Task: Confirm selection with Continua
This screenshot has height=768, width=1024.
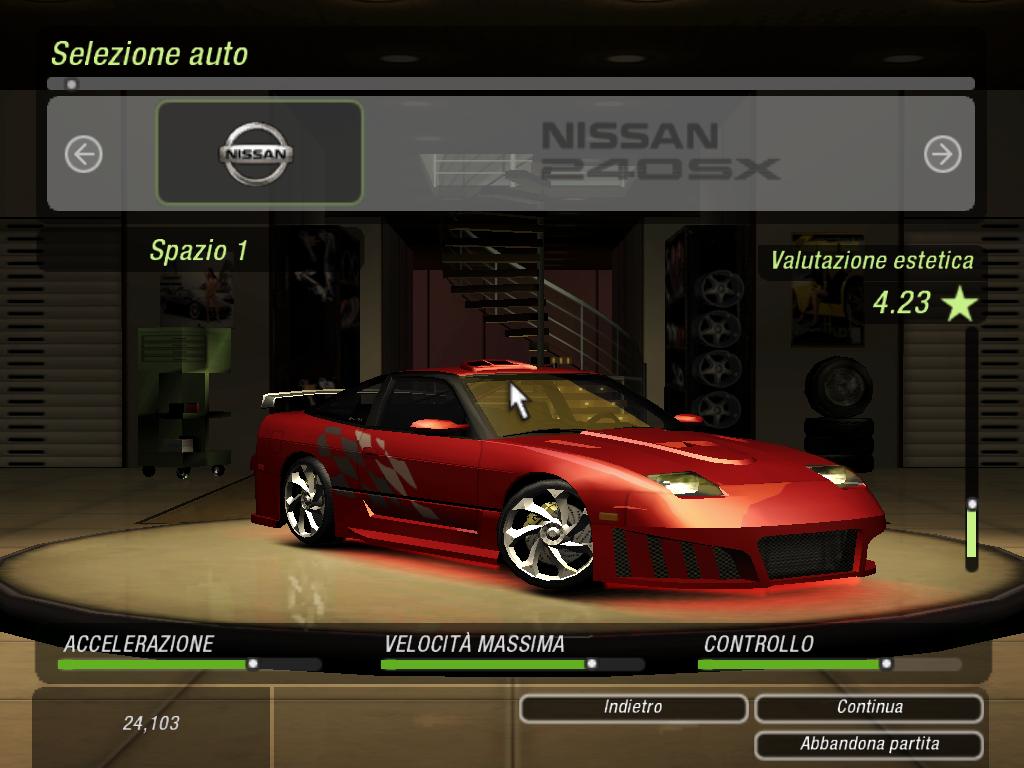Action: point(869,708)
